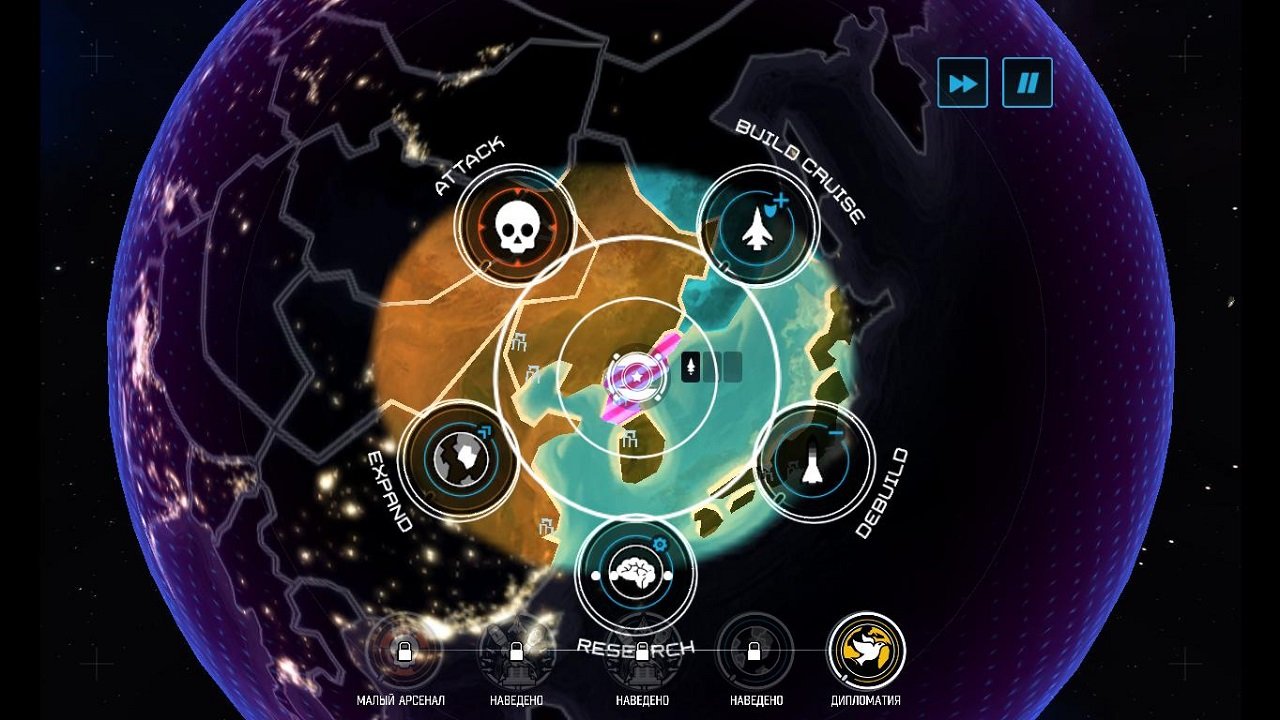Screen dimensions: 1280x720
Task: Open the RESEARCH brain icon
Action: (x=639, y=573)
